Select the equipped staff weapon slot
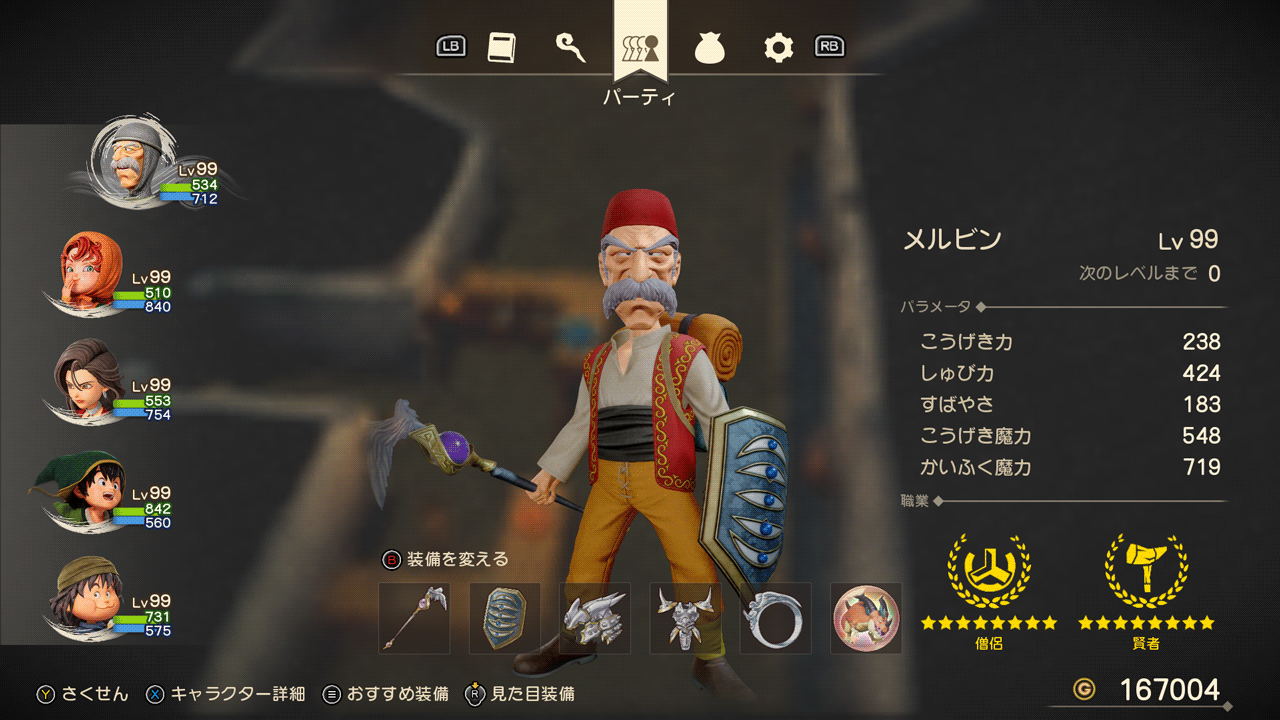Image resolution: width=1280 pixels, height=720 pixels. pos(414,618)
